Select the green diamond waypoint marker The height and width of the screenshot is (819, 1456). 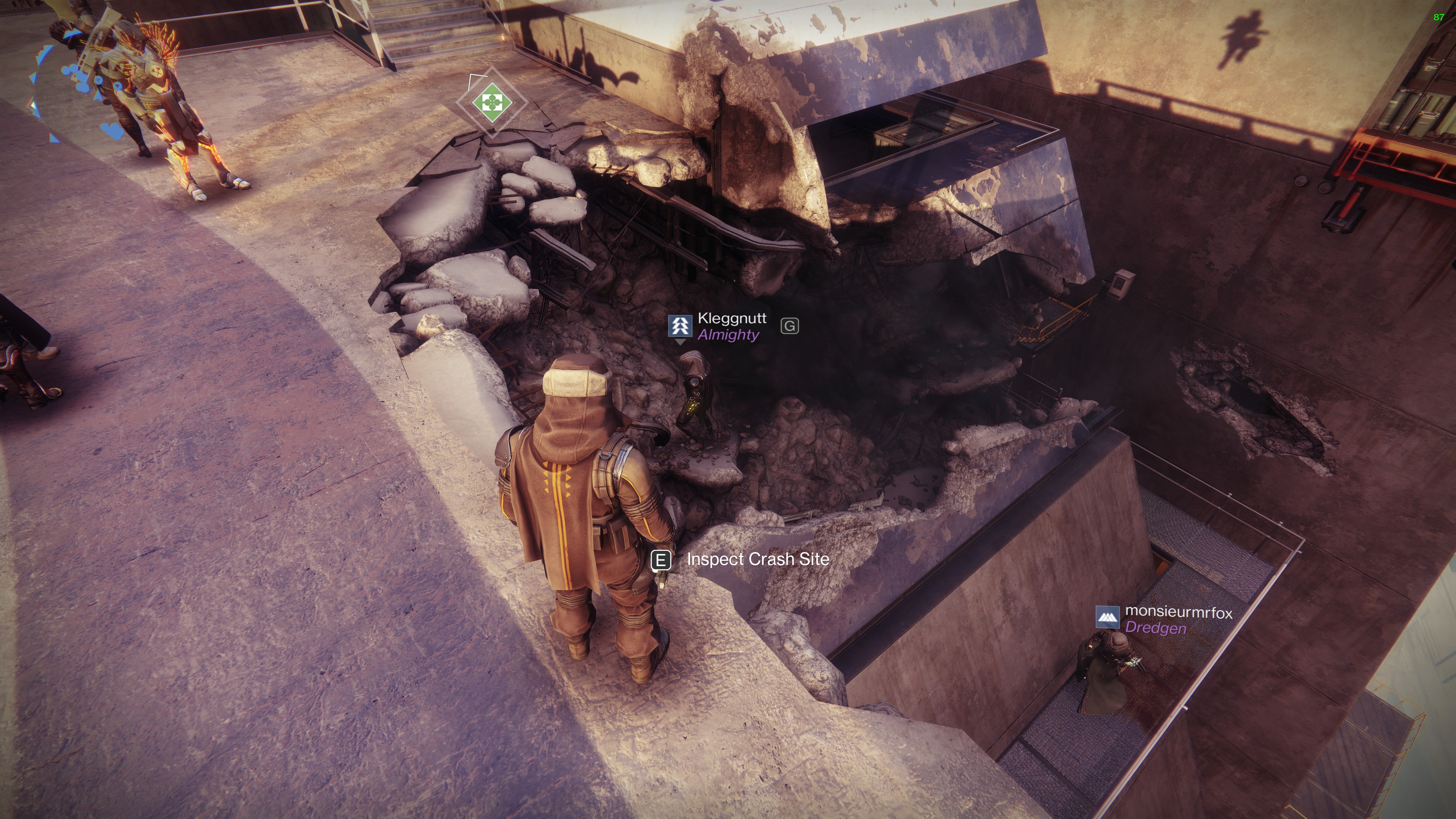coord(492,103)
